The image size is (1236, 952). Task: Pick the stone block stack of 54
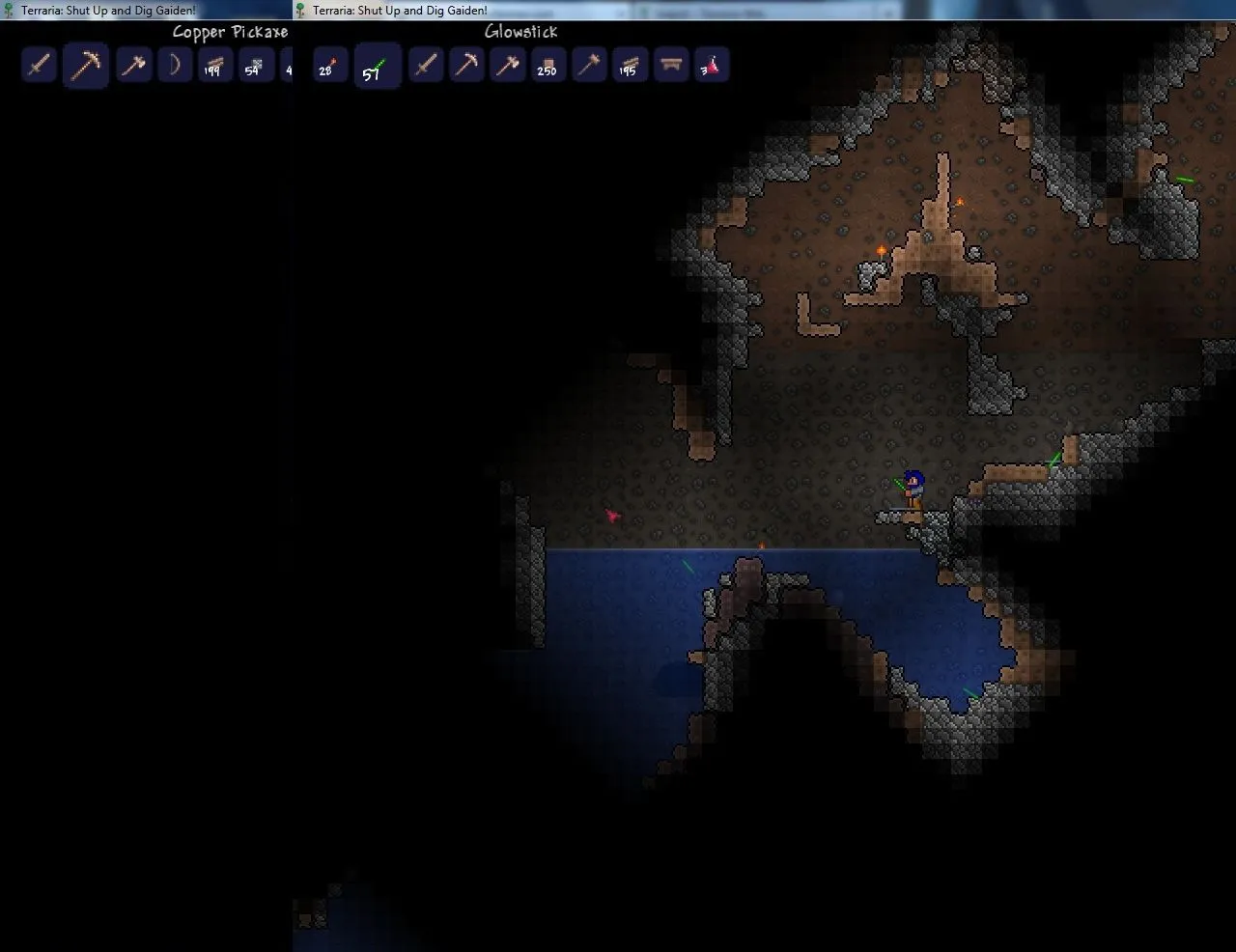coord(254,66)
